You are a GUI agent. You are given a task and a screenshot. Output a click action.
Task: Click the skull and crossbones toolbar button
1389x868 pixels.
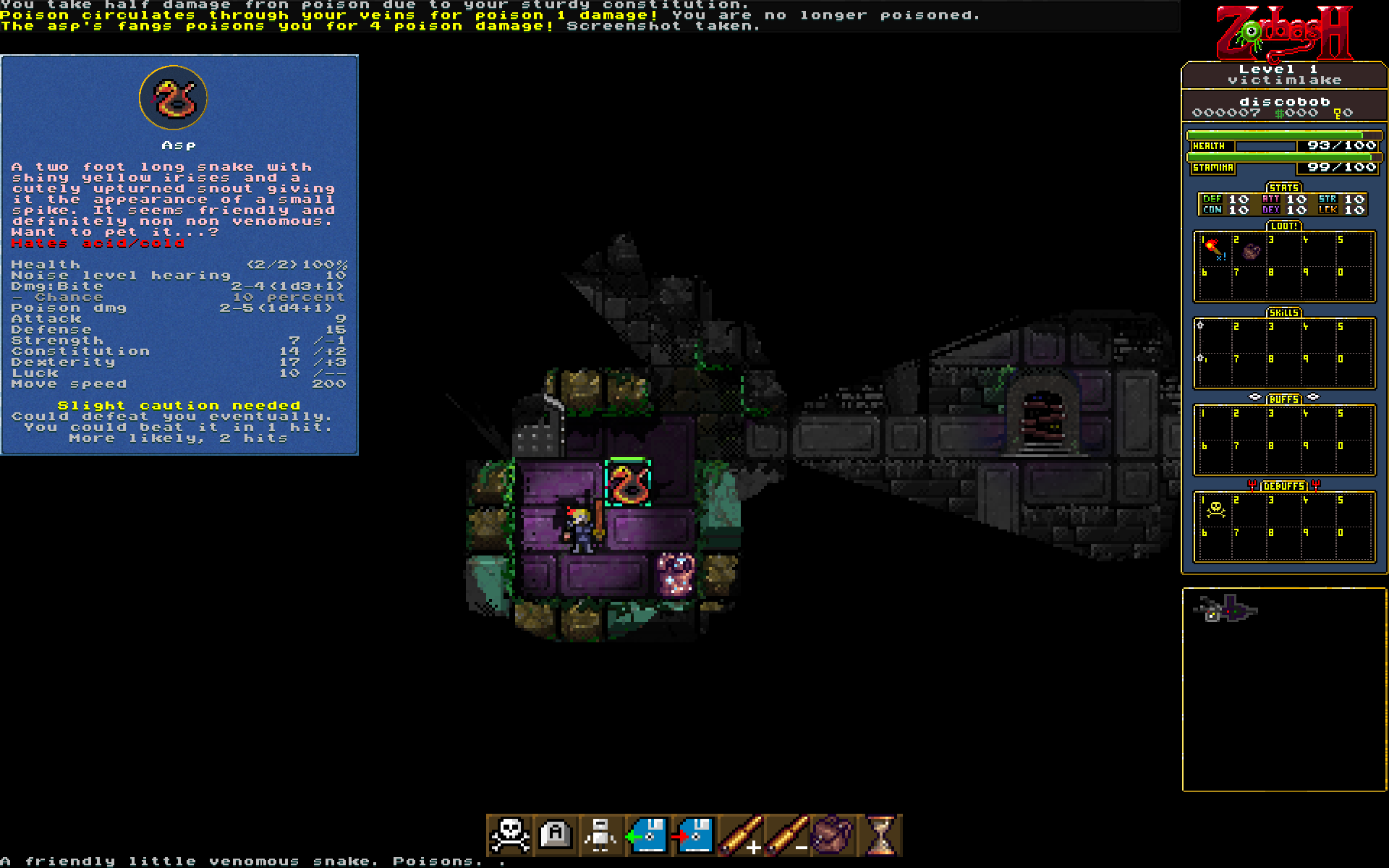click(x=511, y=835)
